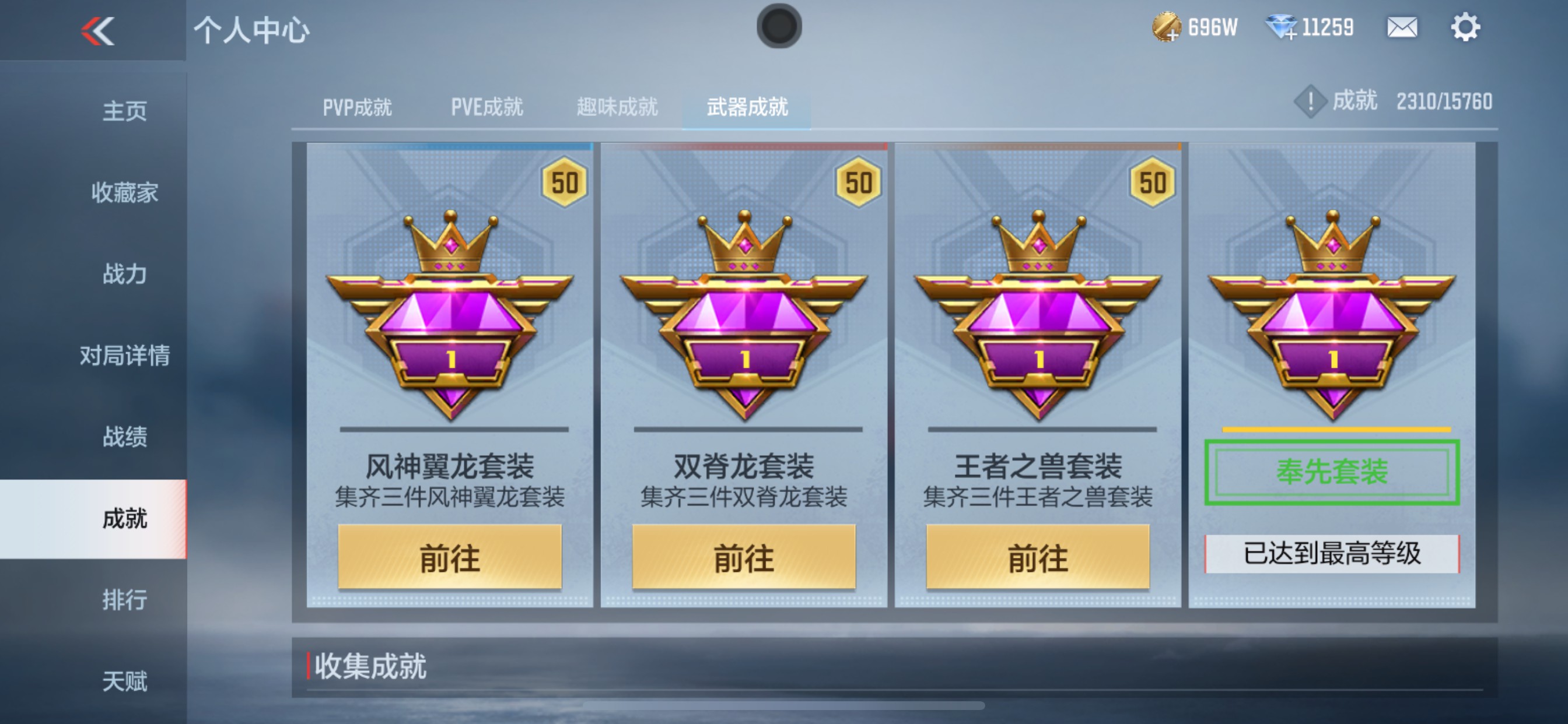Open the settings gear
This screenshot has height=724, width=1568.
(x=1468, y=27)
